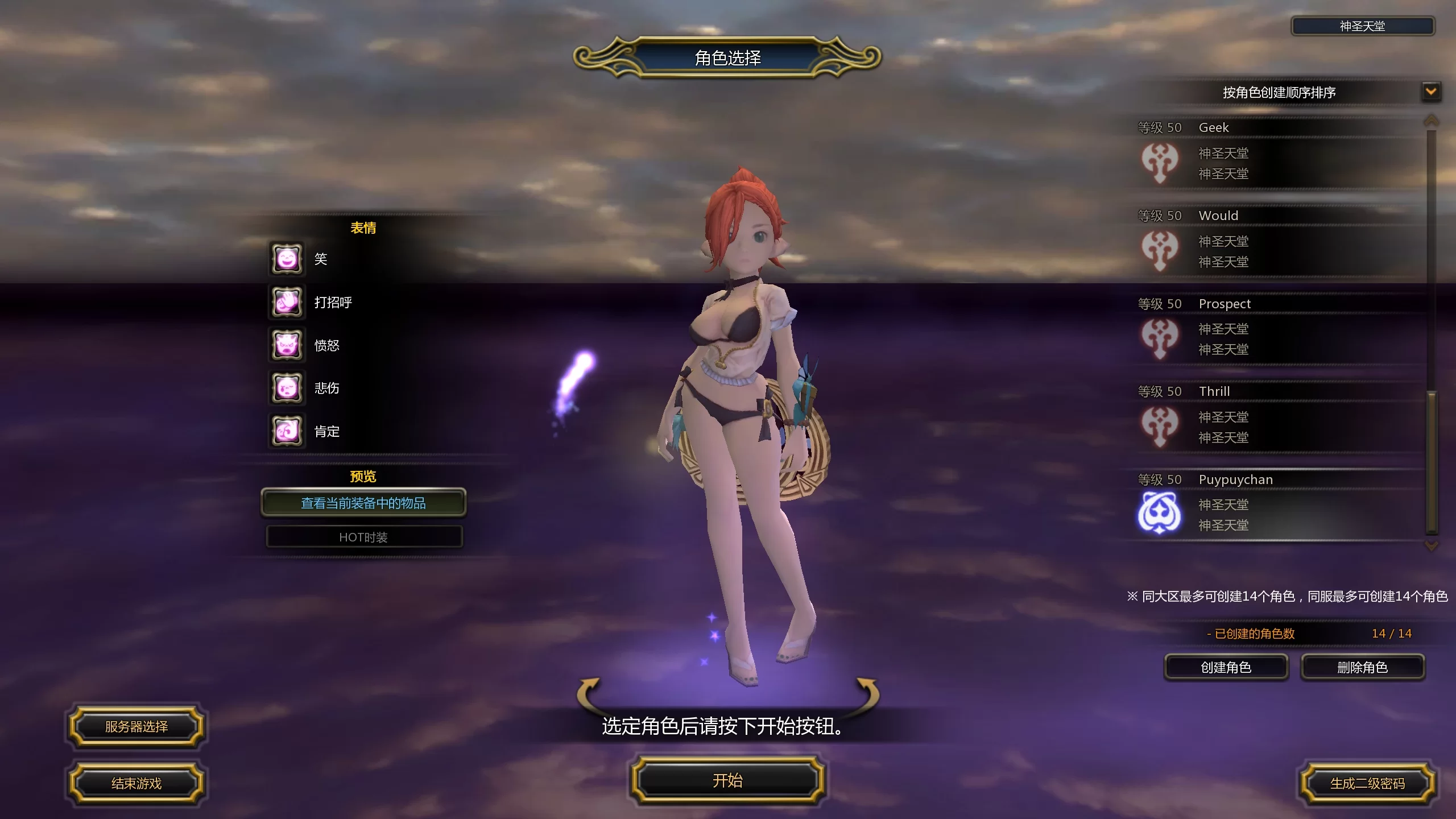Play the 笑 laugh expression
1456x819 pixels.
click(x=287, y=259)
